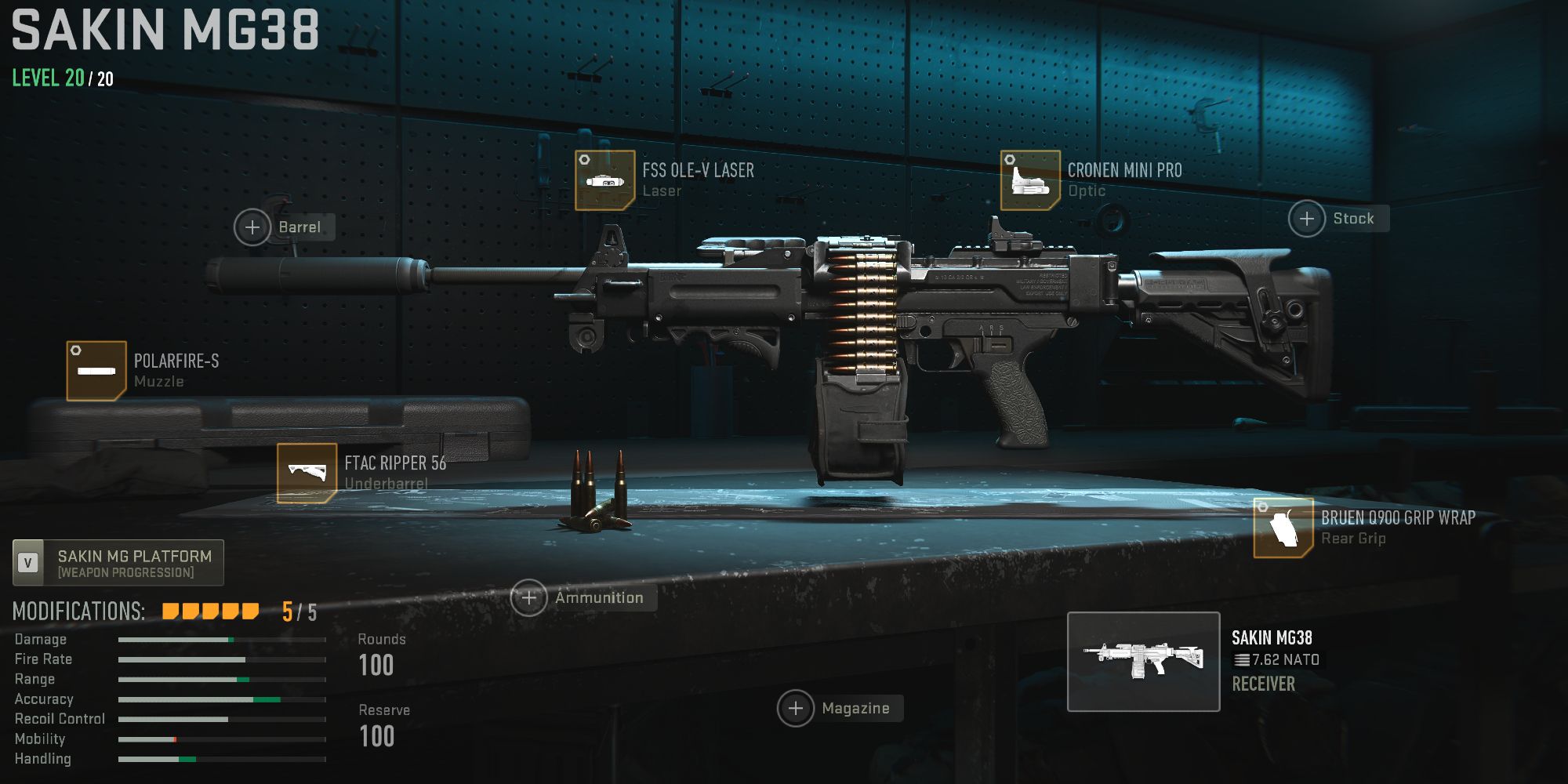Click the Rounds value showing 100

pos(377,666)
